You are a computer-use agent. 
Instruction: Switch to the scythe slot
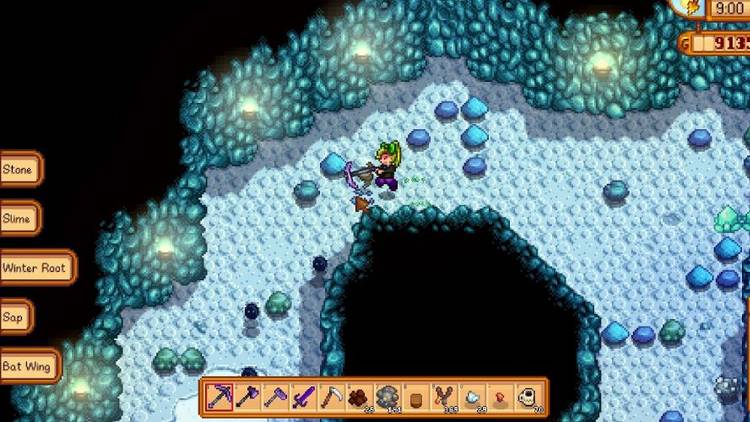[x=331, y=397]
